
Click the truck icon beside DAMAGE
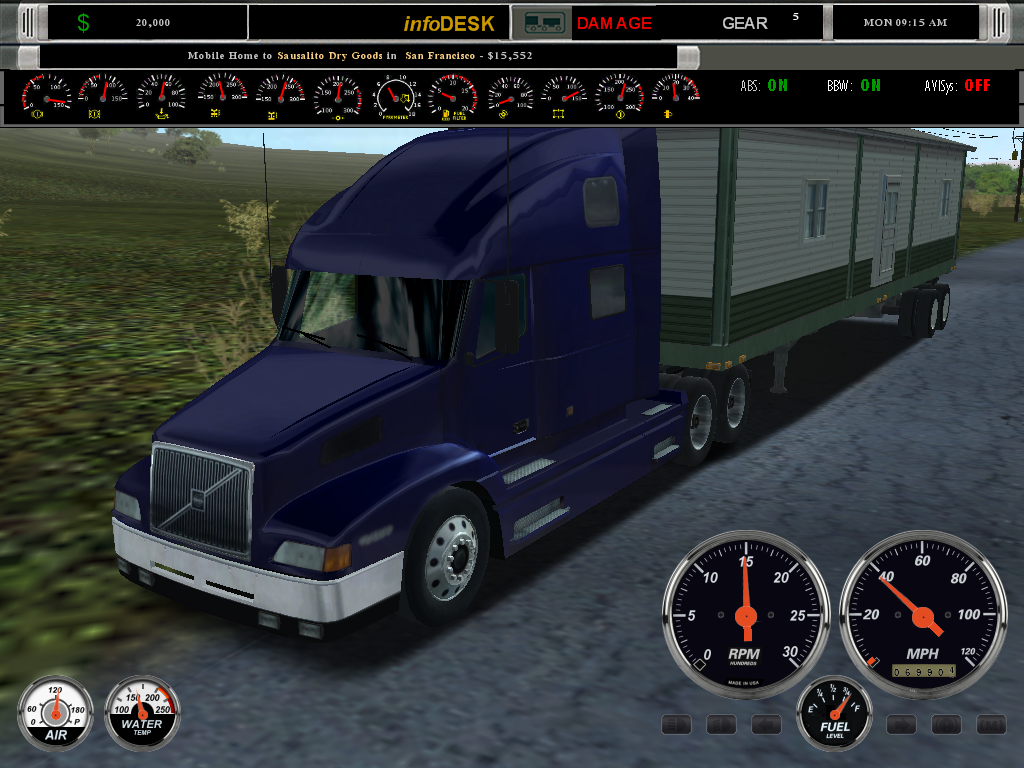(x=543, y=22)
